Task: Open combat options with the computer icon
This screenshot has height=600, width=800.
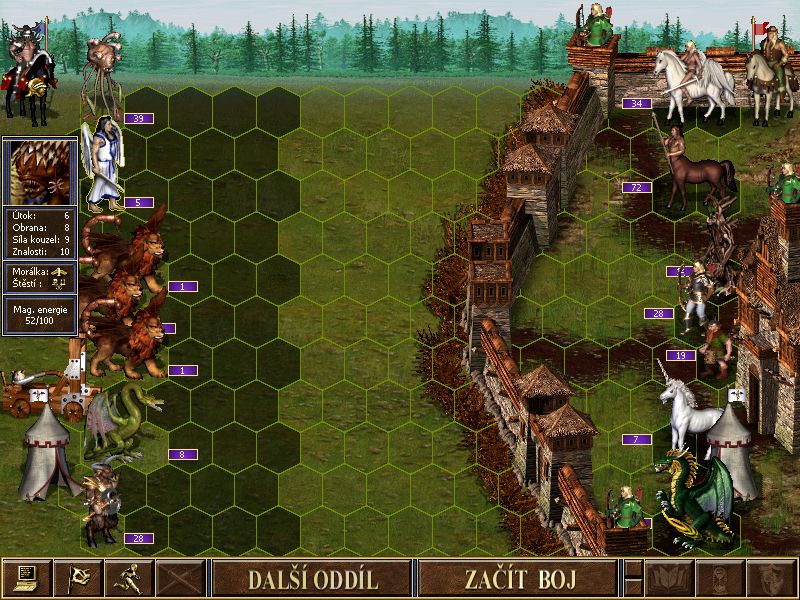Action: 26,578
